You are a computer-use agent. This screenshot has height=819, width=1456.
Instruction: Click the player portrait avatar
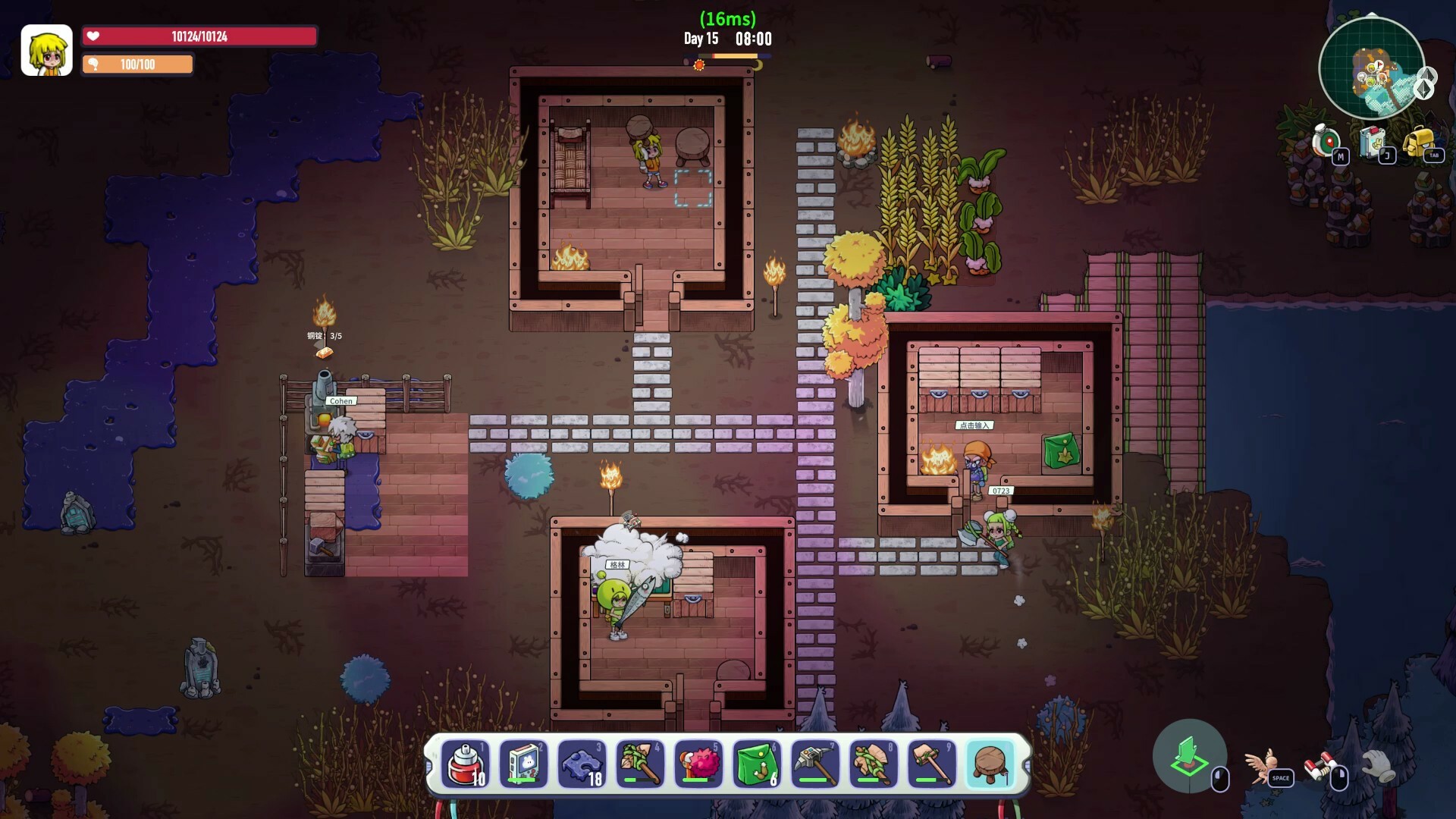[46, 50]
